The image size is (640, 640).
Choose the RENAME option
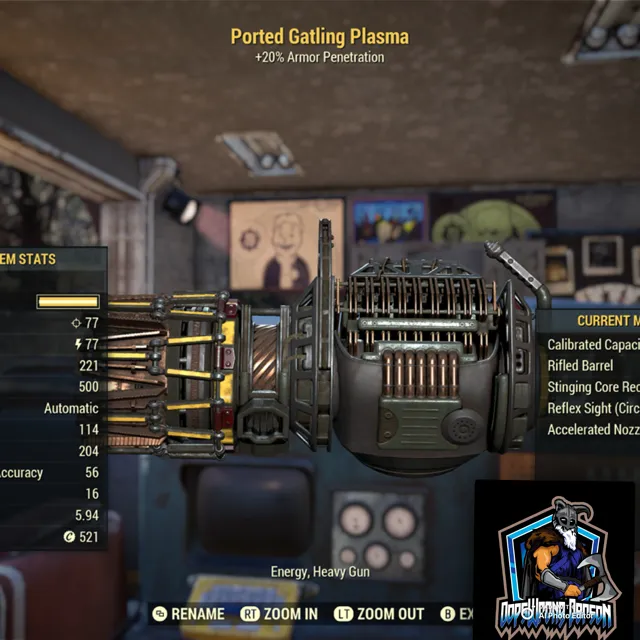(188, 614)
